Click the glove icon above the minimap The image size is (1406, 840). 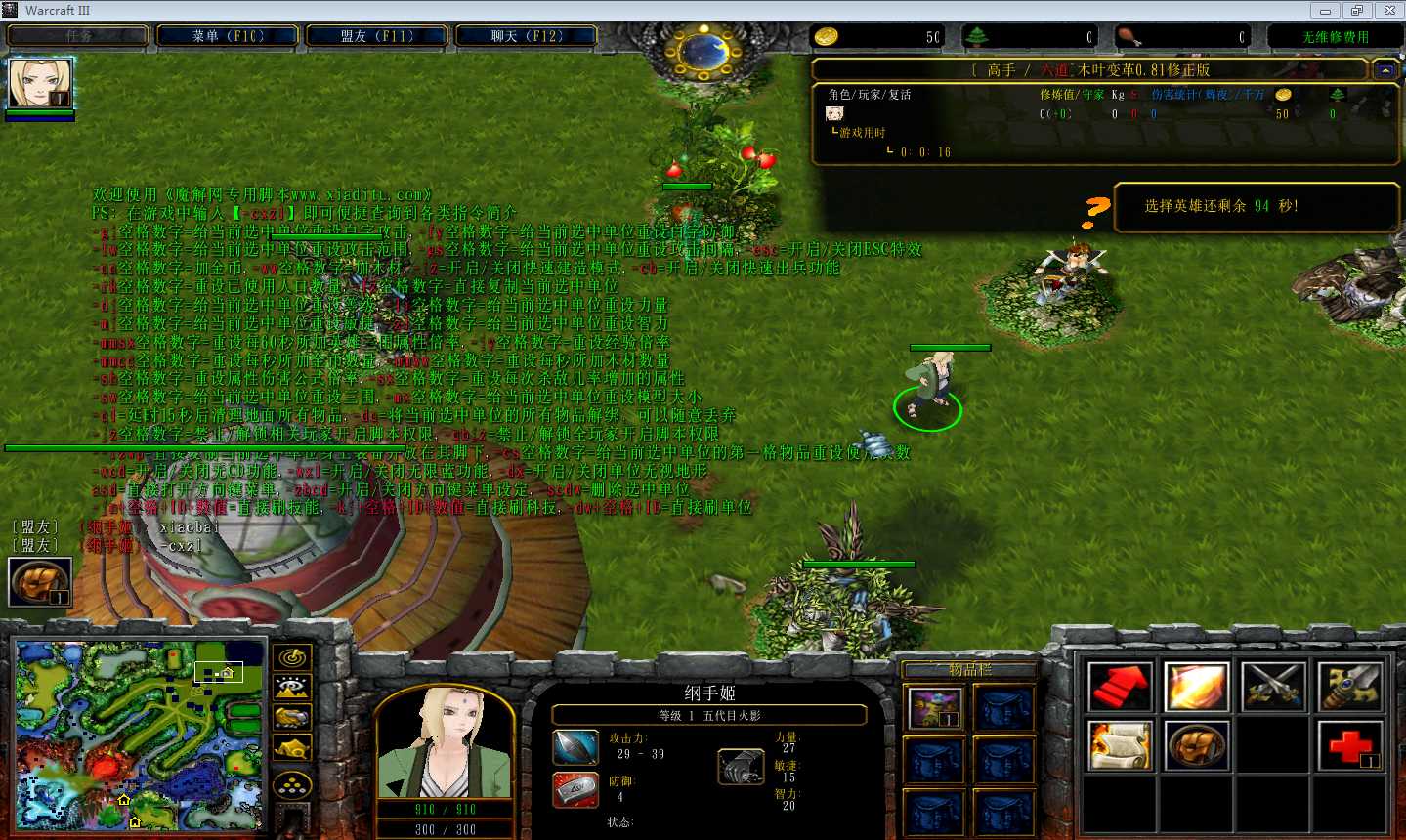[x=40, y=582]
